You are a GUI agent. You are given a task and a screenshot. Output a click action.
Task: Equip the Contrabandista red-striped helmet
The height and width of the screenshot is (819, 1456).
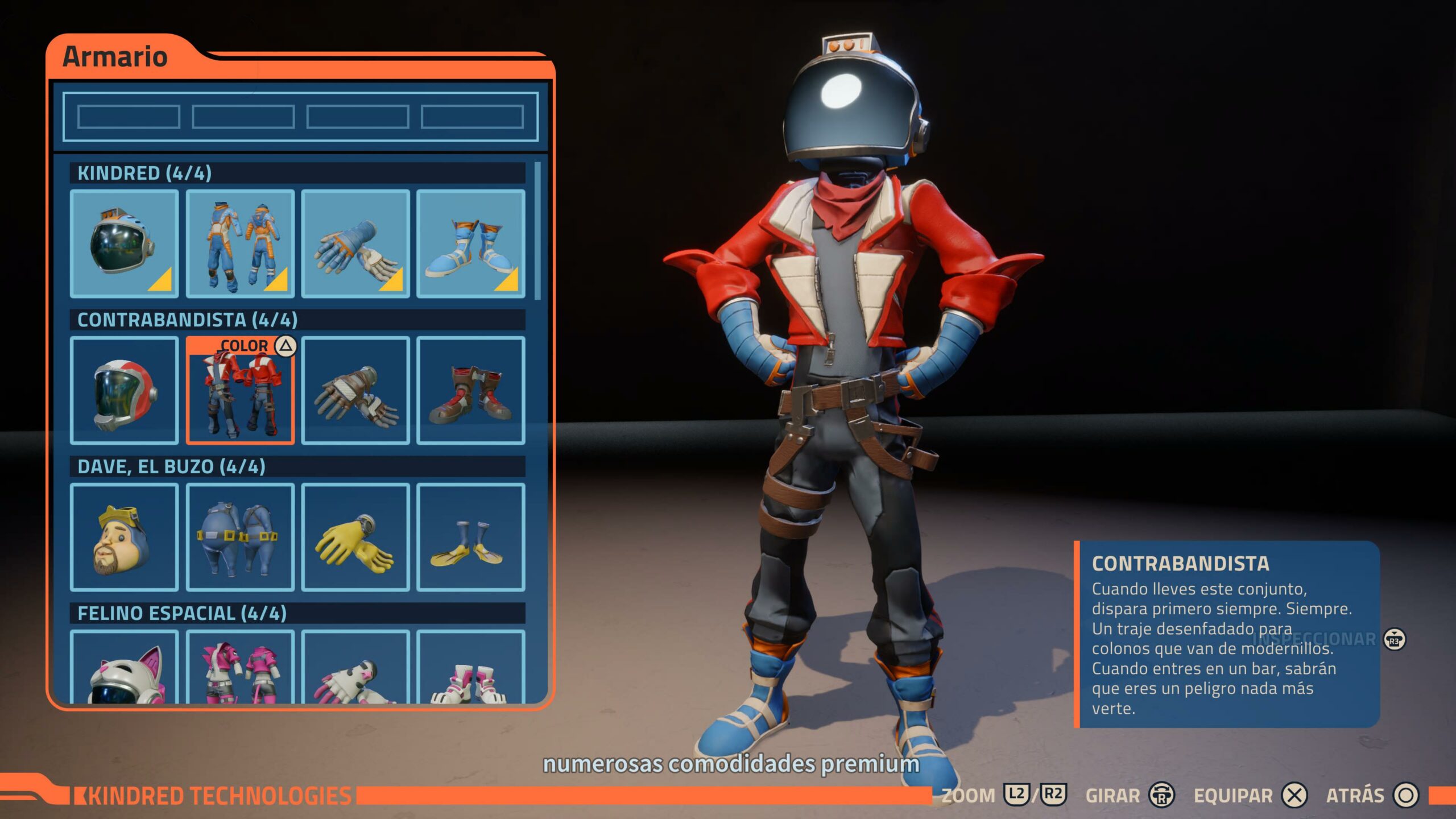pos(124,390)
